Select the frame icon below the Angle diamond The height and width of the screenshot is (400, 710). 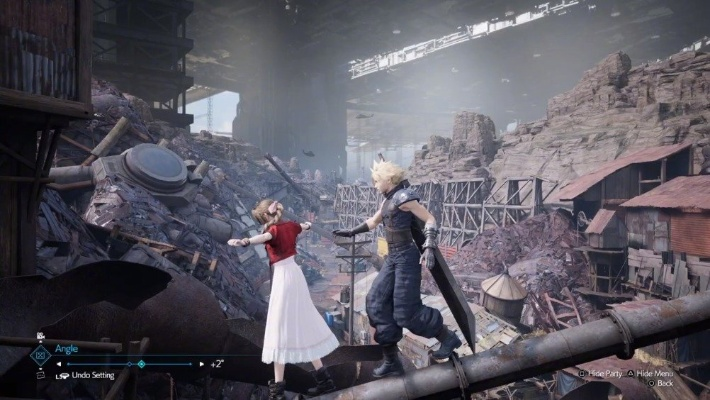click(40, 375)
